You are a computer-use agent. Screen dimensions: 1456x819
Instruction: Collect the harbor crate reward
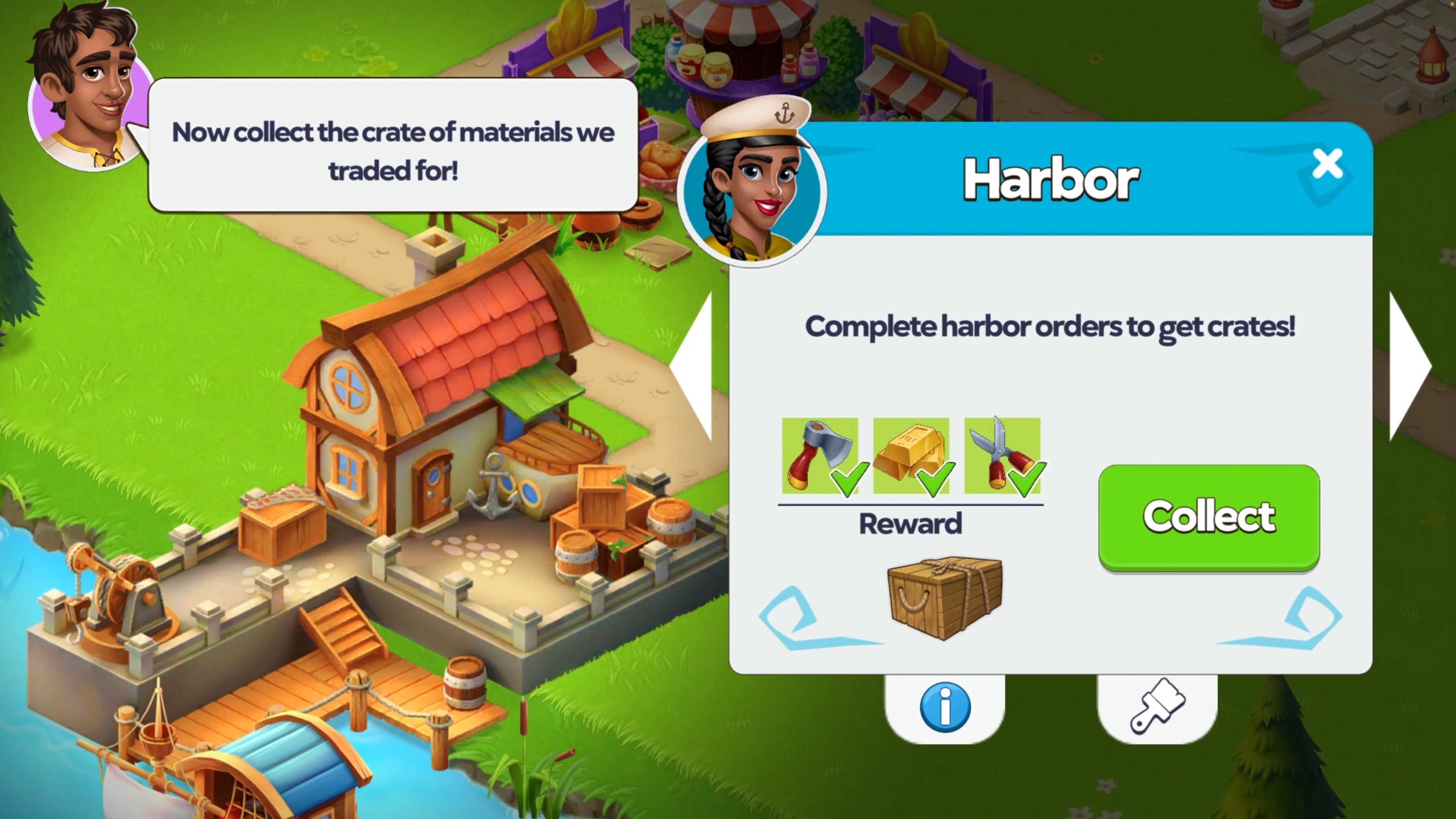pyautogui.click(x=1209, y=516)
